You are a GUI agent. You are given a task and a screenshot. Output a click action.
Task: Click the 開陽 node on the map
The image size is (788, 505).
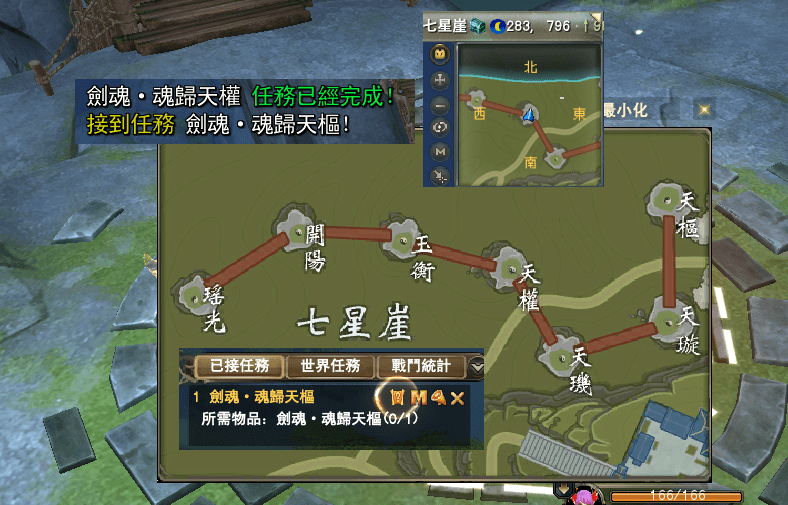[x=298, y=232]
